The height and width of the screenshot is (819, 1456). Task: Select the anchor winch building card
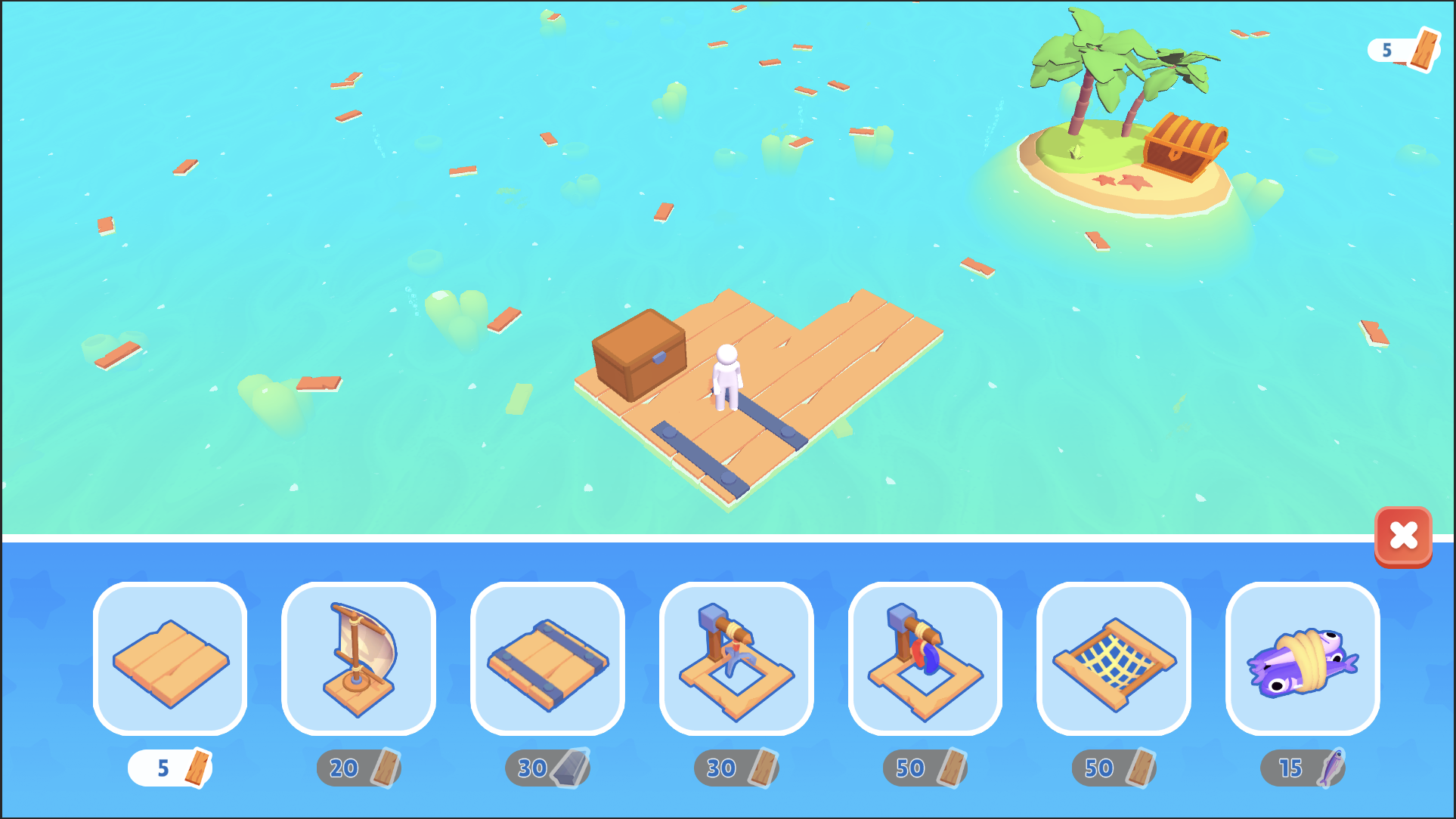click(736, 659)
